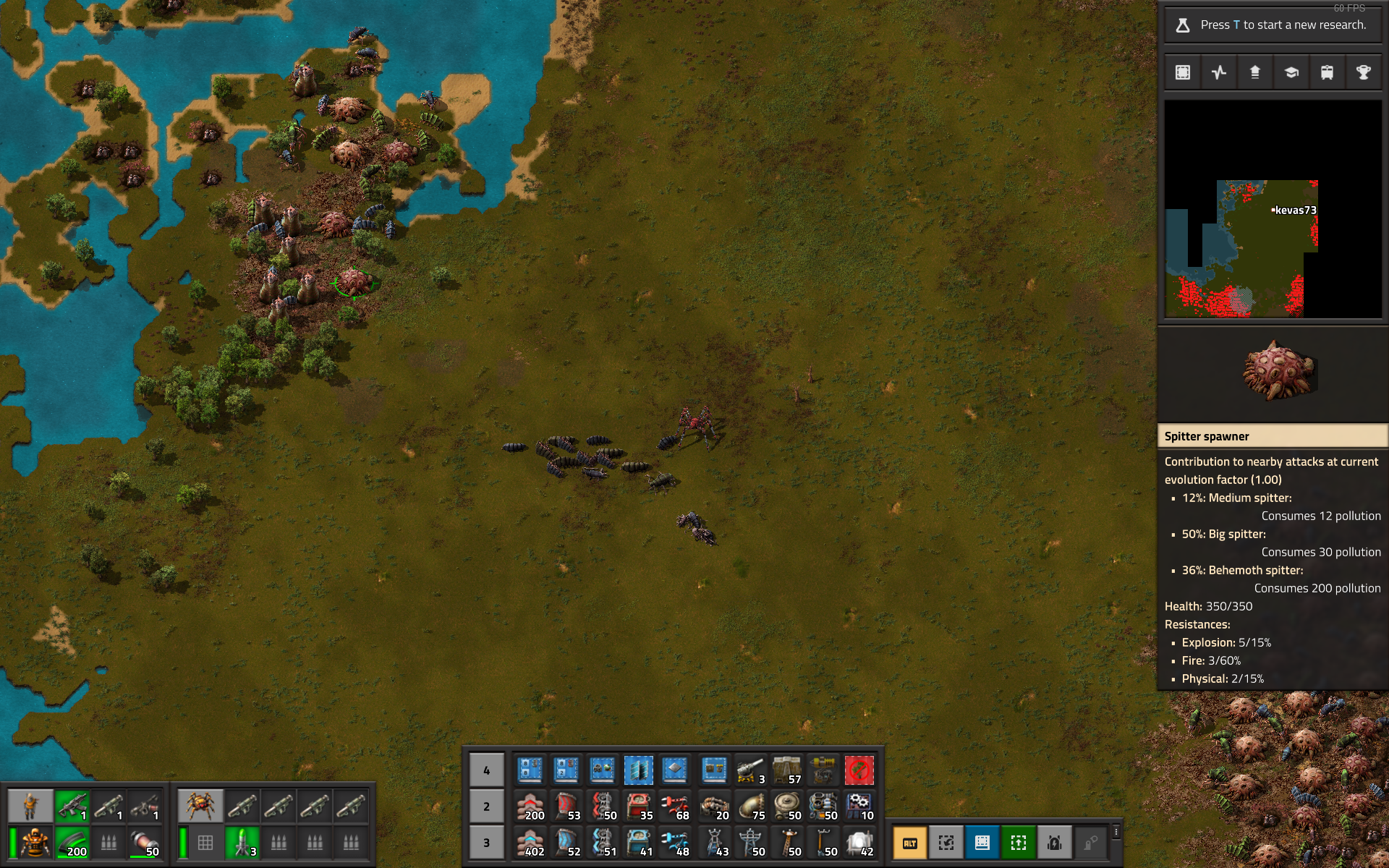
Task: Select the flamethrower weapon slot
Action: pos(145,806)
